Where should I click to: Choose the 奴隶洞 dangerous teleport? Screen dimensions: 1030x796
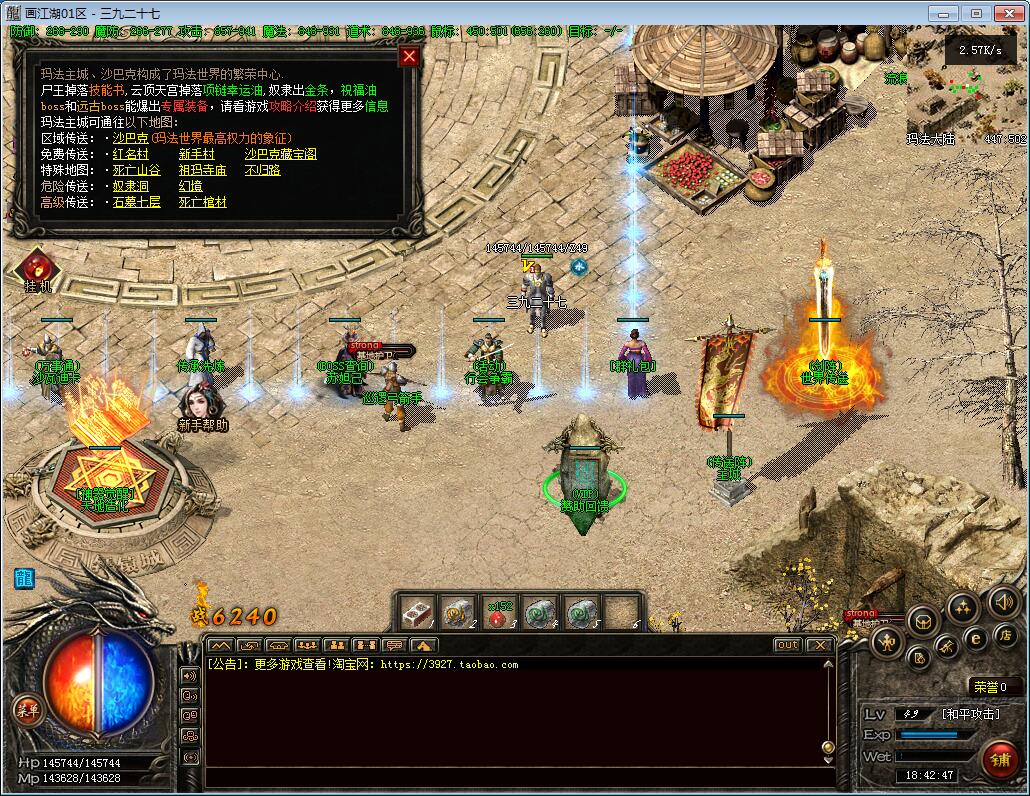coord(130,186)
